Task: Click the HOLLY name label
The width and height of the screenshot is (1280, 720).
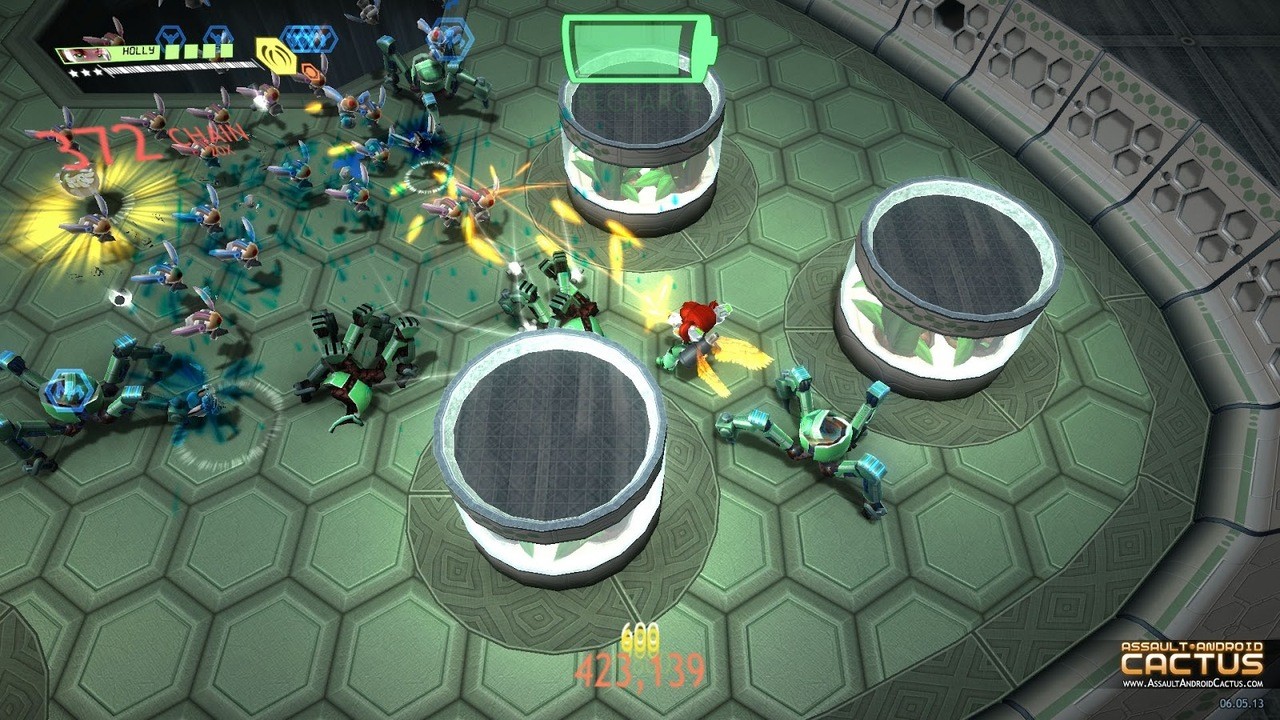Action: click(138, 52)
